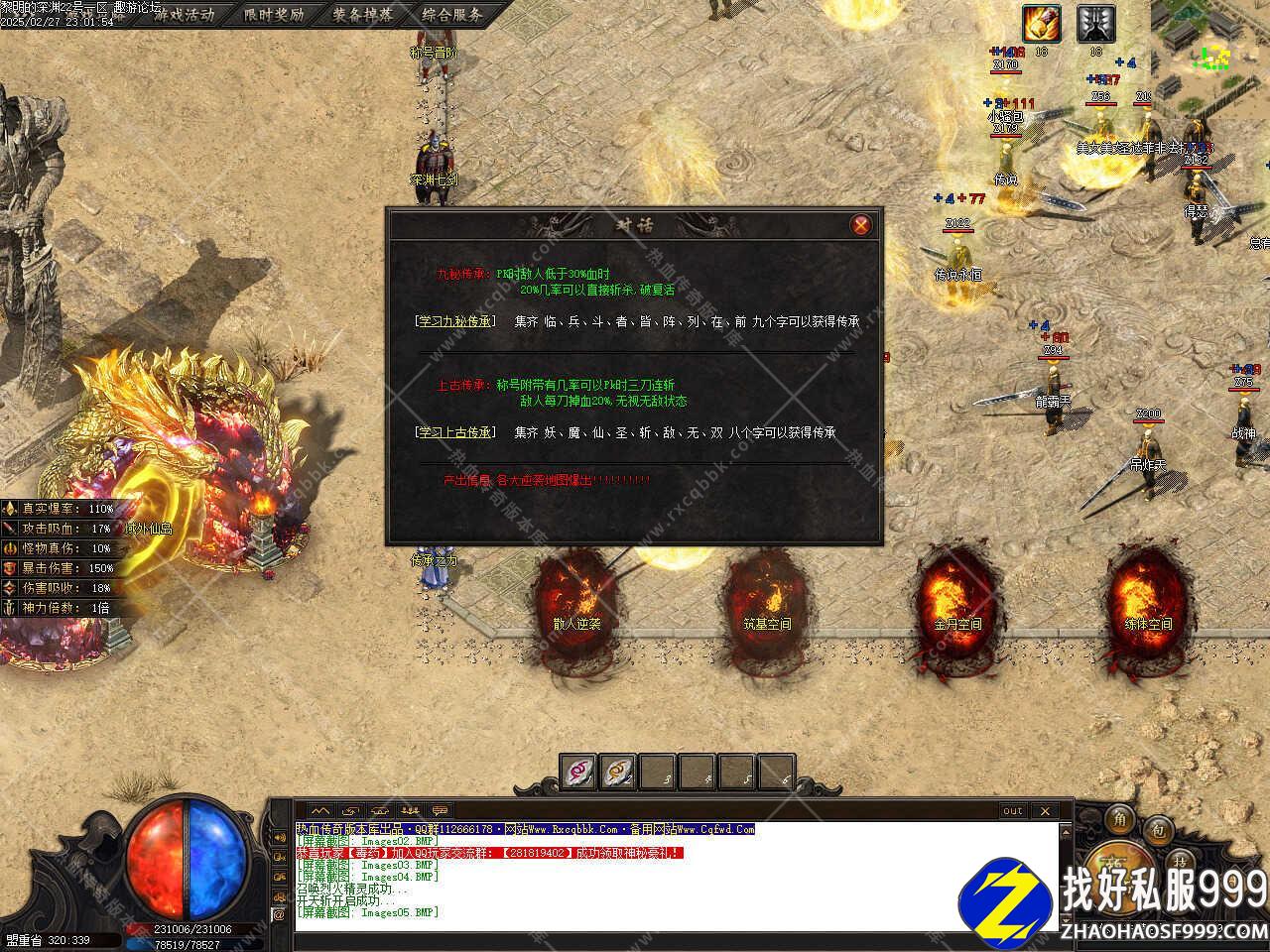The image size is (1270, 952).
Task: Click the speech bubble chat toolbar icon
Action: [x=440, y=810]
